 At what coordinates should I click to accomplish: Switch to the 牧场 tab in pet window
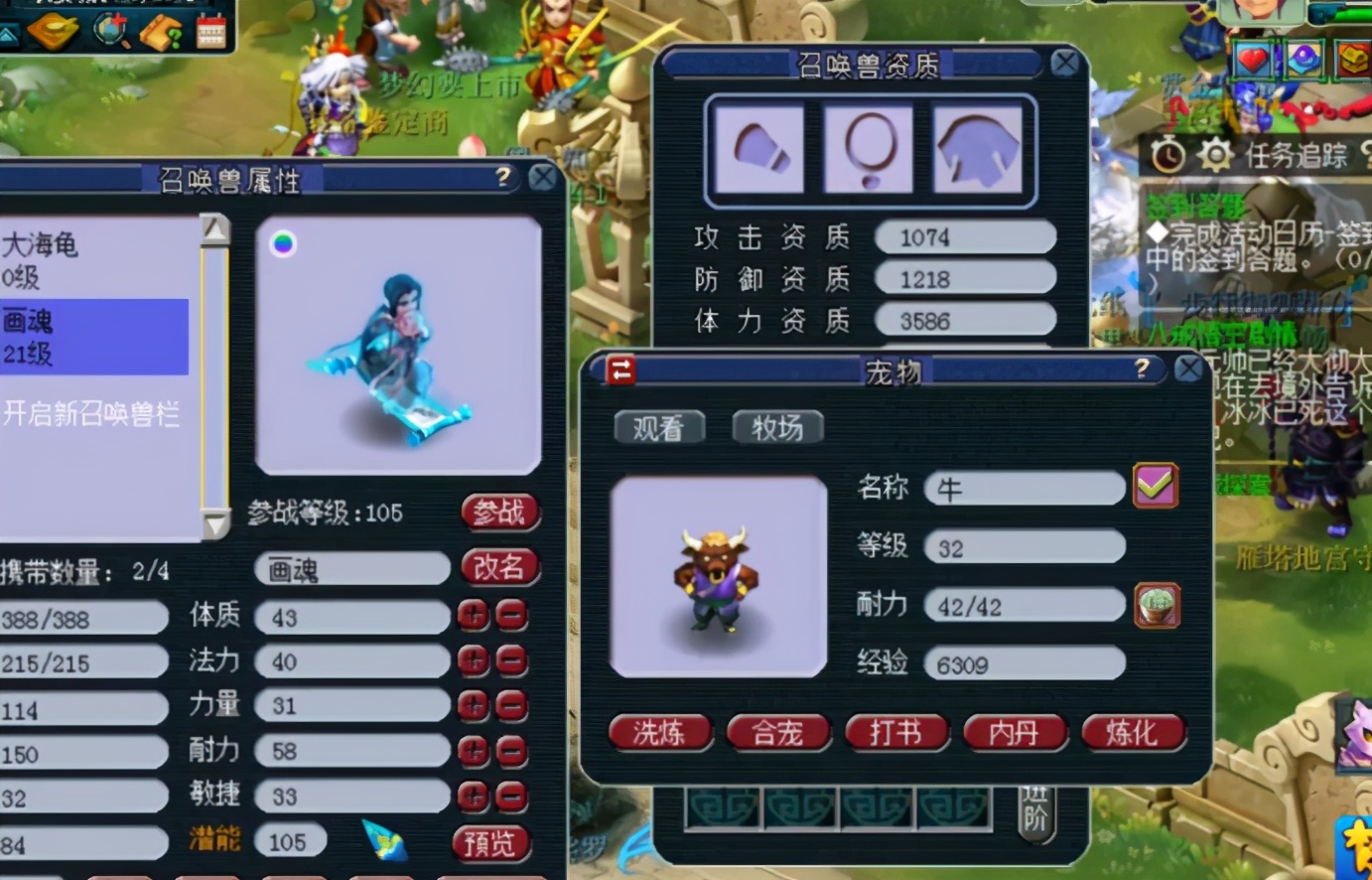(x=777, y=428)
